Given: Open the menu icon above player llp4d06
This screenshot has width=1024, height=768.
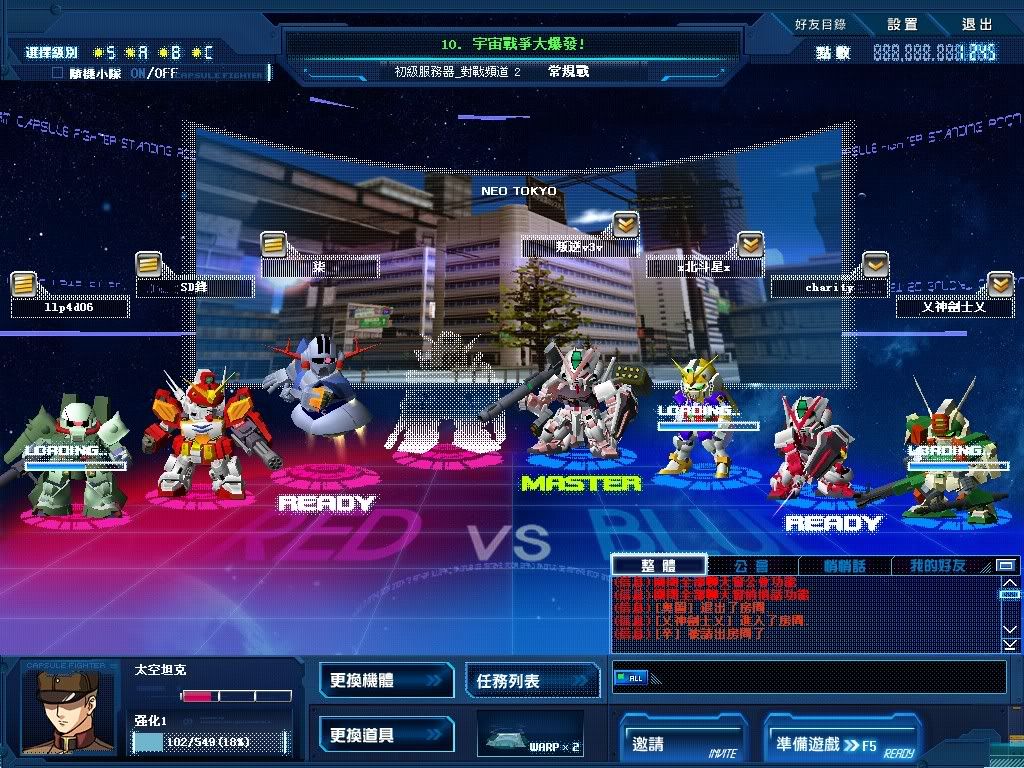Looking at the screenshot, I should 24,285.
